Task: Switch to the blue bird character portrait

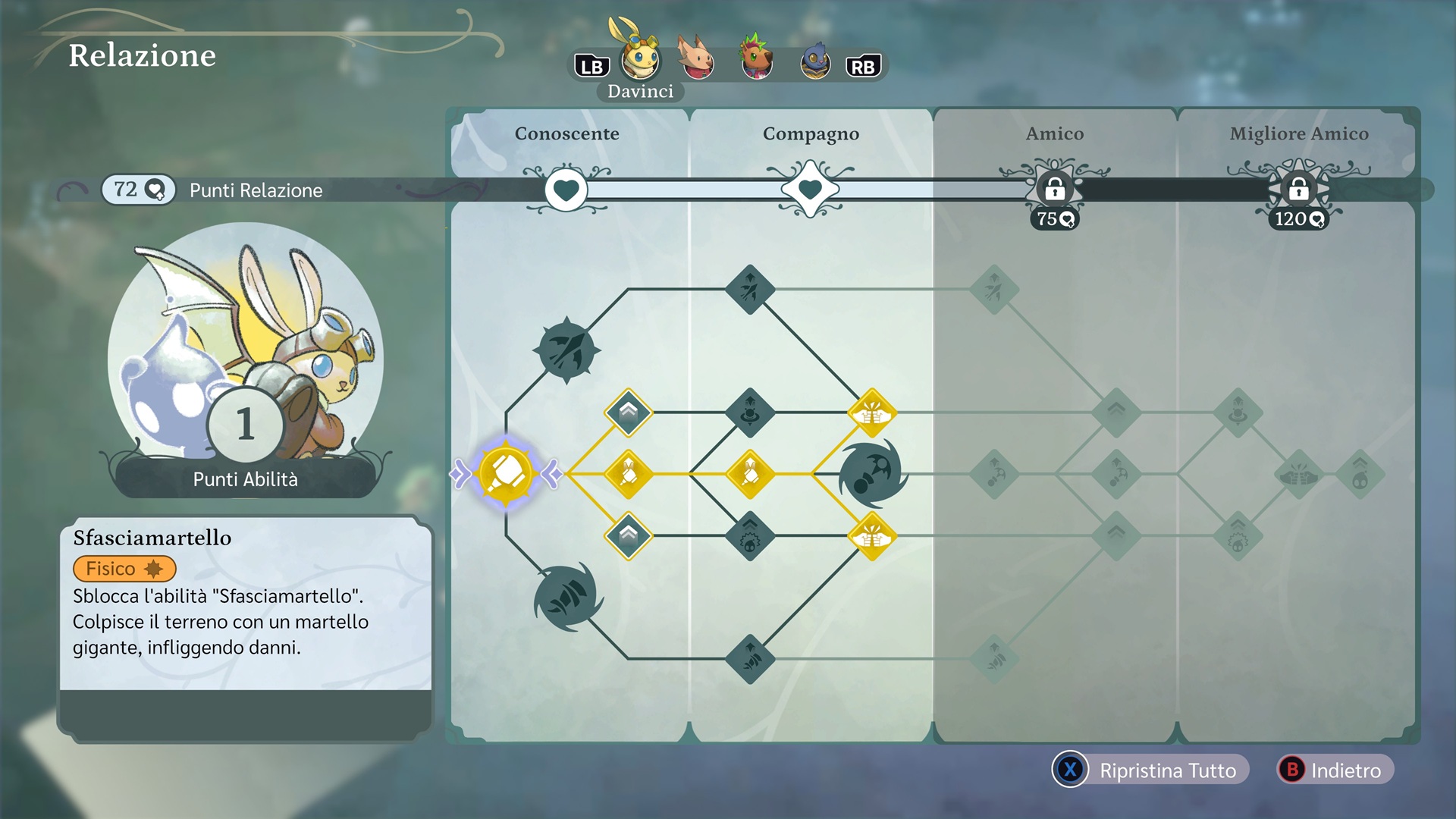Action: coord(816,61)
